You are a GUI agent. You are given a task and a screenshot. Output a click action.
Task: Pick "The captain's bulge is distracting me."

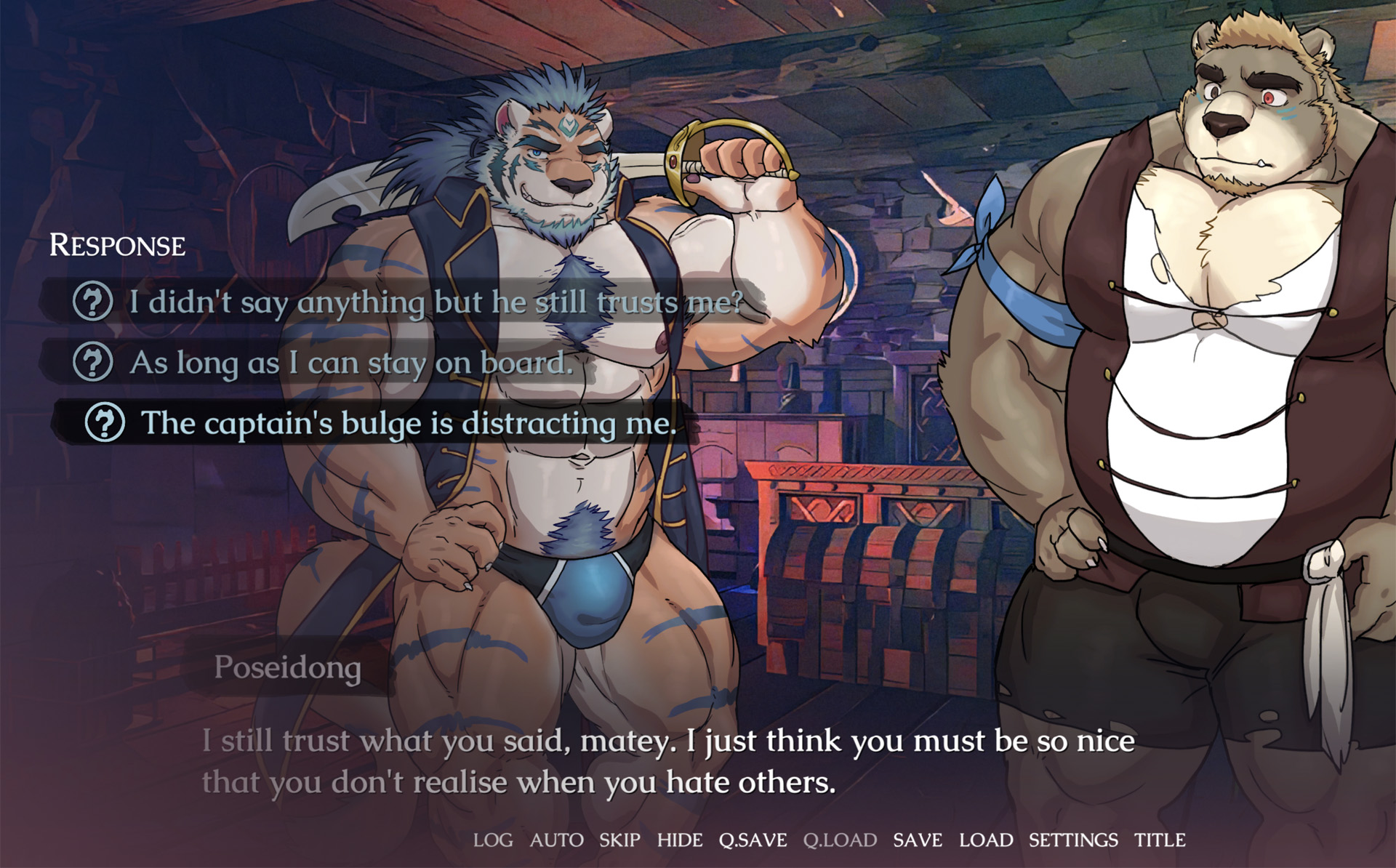[408, 423]
